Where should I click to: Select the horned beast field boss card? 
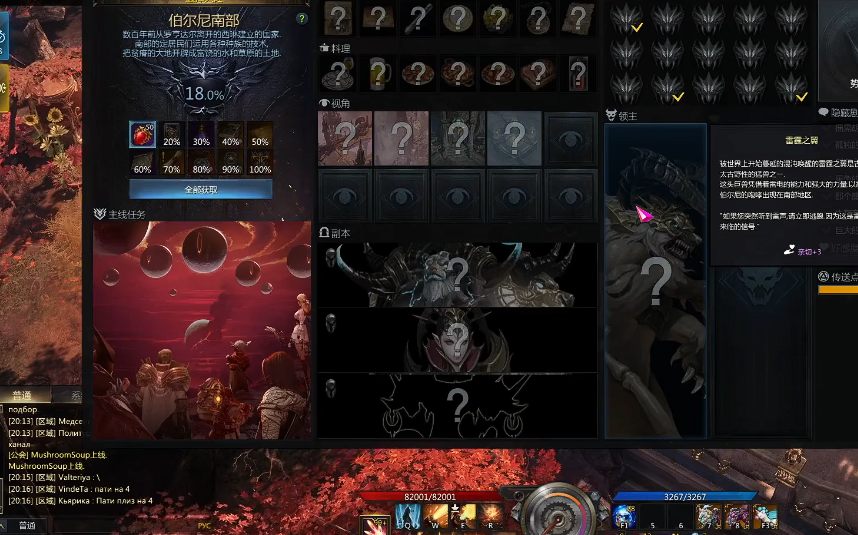(x=655, y=280)
